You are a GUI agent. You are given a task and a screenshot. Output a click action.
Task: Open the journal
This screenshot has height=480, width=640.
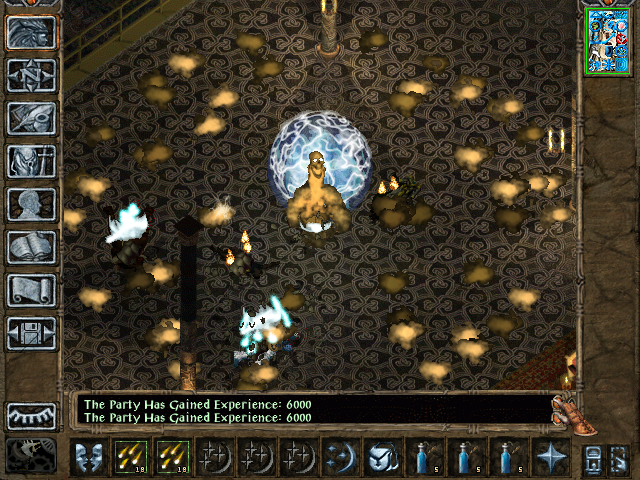click(x=31, y=118)
